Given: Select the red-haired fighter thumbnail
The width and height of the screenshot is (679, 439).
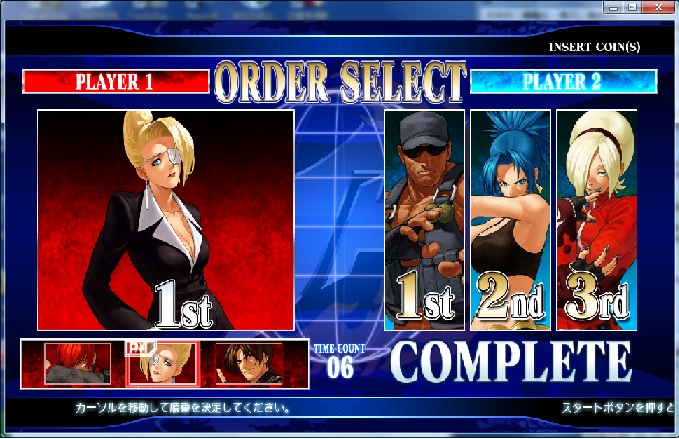Looking at the screenshot, I should tap(73, 364).
